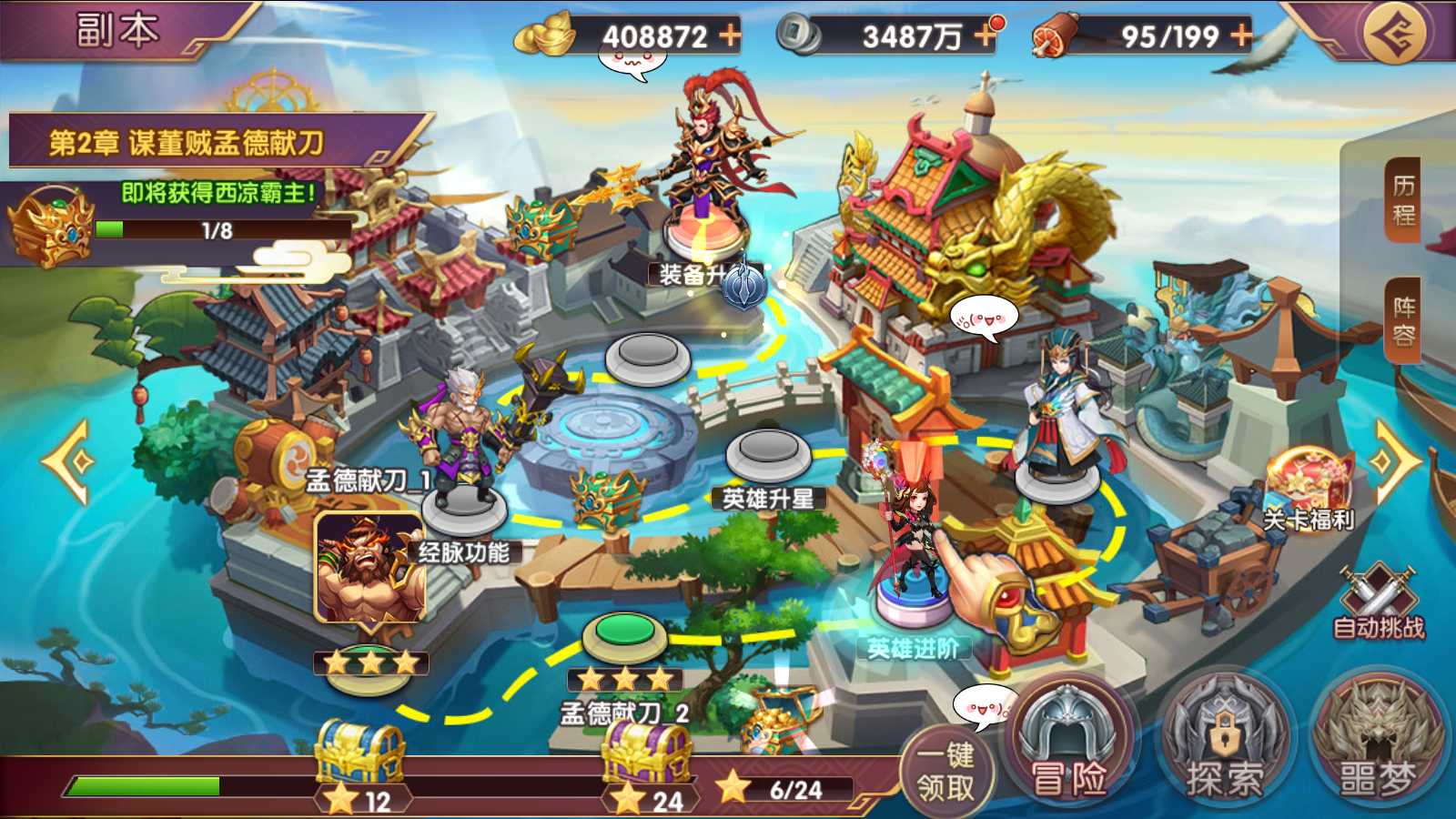
Task: Activate 自动挑战 auto challenge
Action: pyautogui.click(x=1378, y=601)
